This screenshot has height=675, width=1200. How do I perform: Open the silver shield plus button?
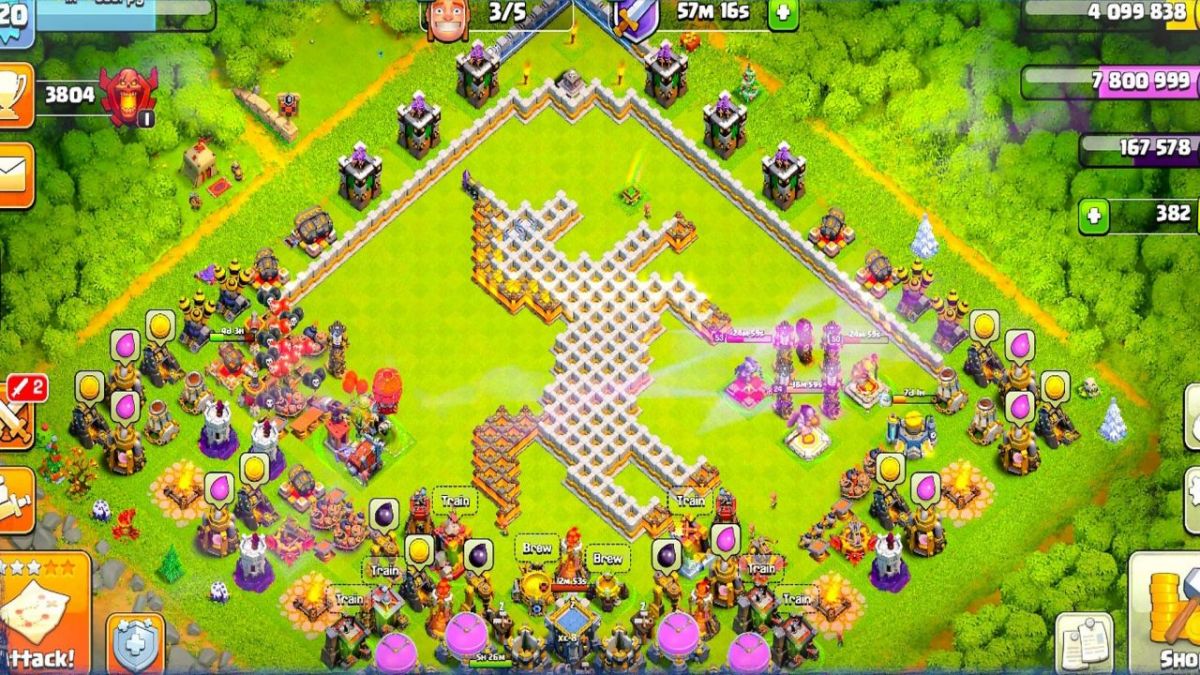[136, 645]
